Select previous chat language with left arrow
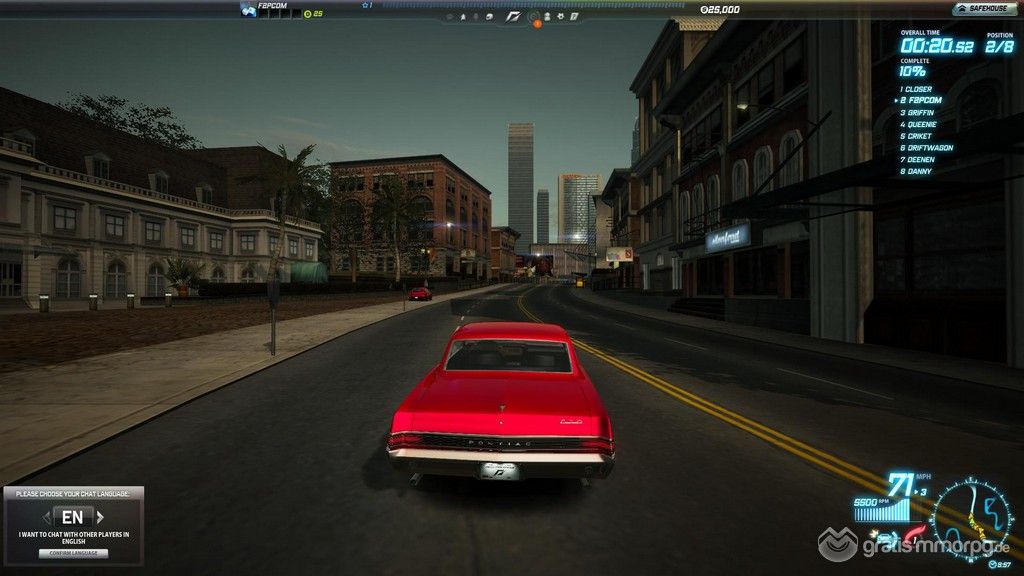This screenshot has width=1024, height=576. click(x=45, y=517)
